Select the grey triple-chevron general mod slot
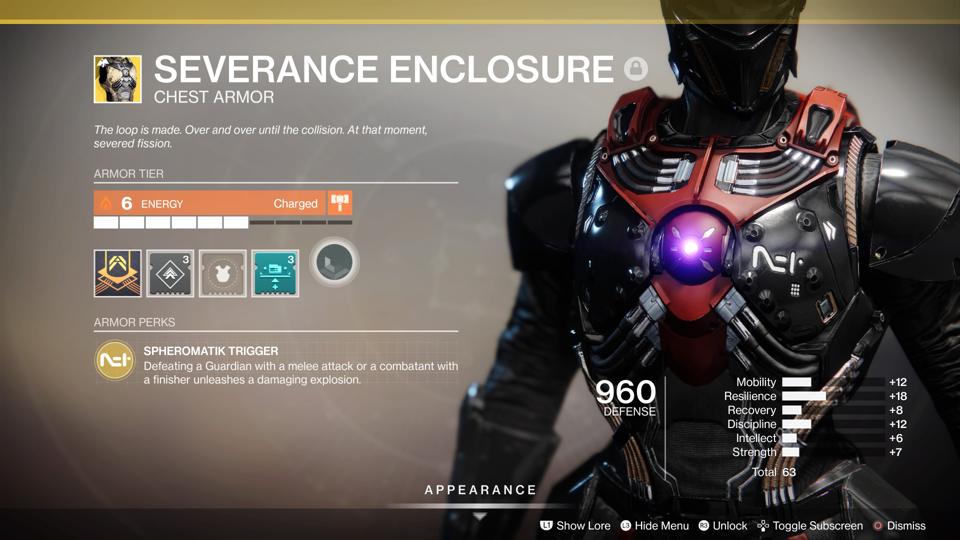Image resolution: width=960 pixels, height=540 pixels. [x=170, y=273]
